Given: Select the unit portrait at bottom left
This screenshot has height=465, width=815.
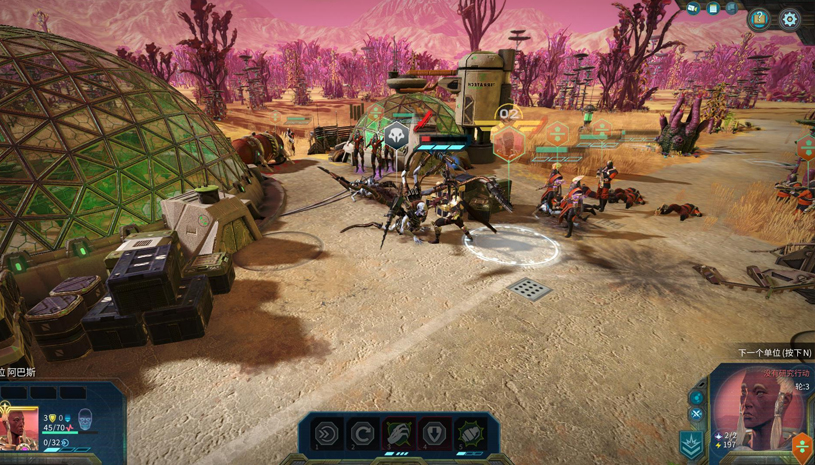Looking at the screenshot, I should pos(19,428).
